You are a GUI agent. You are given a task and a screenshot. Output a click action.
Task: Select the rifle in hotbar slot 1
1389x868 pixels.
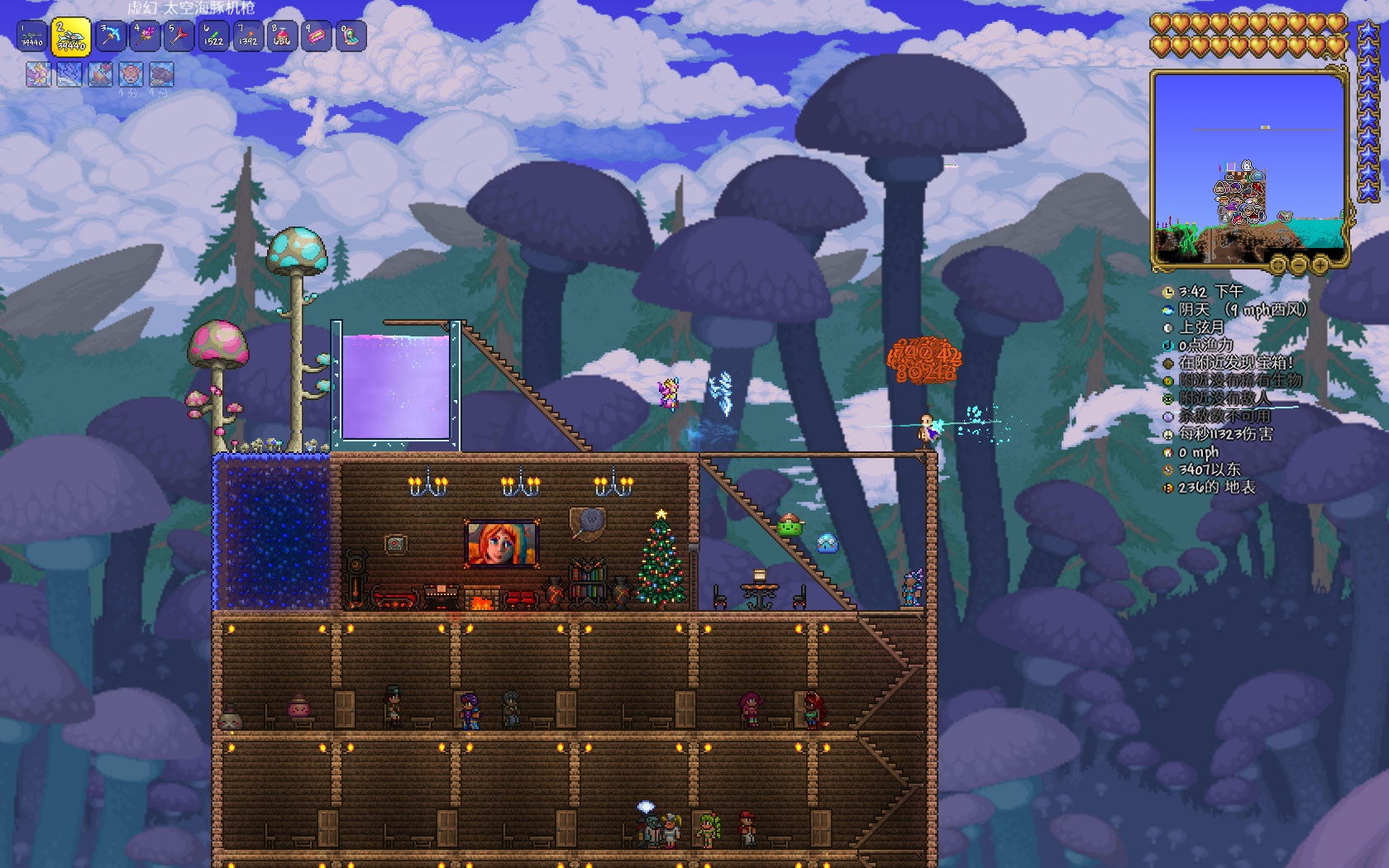pos(32,36)
